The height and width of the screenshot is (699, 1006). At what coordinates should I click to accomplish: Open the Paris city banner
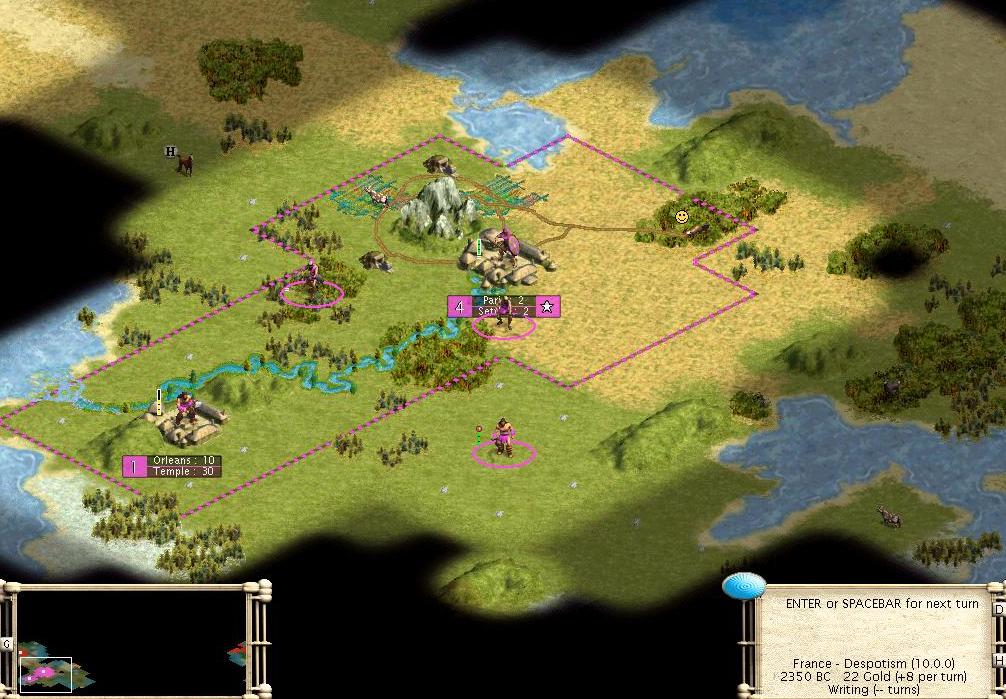click(504, 306)
